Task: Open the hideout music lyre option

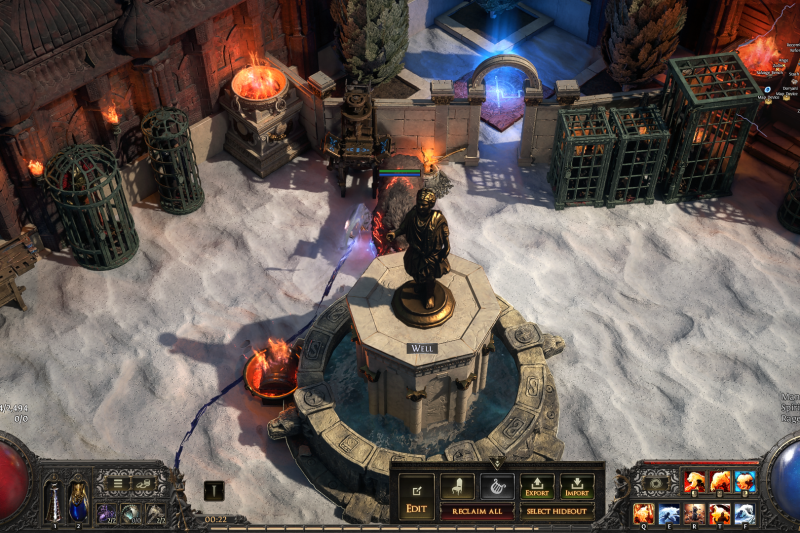Action: point(497,486)
